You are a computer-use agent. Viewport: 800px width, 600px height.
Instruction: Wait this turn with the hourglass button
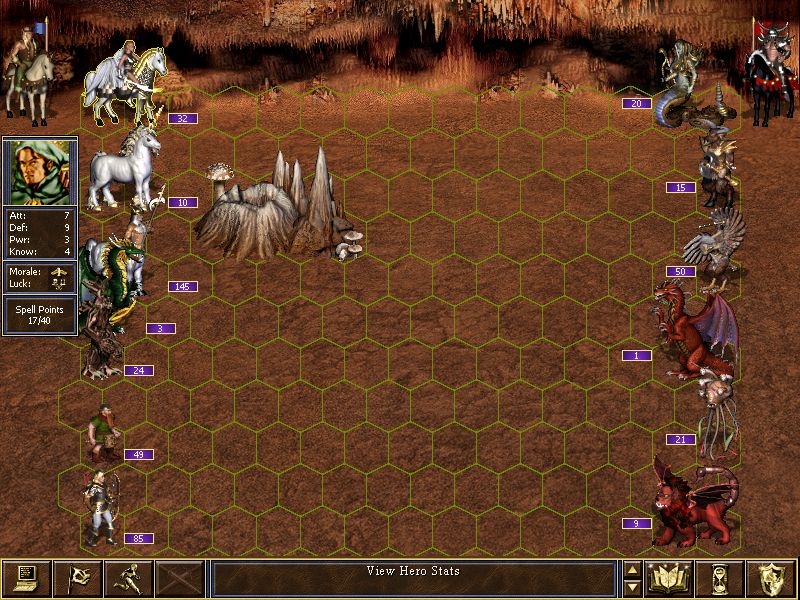[720, 579]
